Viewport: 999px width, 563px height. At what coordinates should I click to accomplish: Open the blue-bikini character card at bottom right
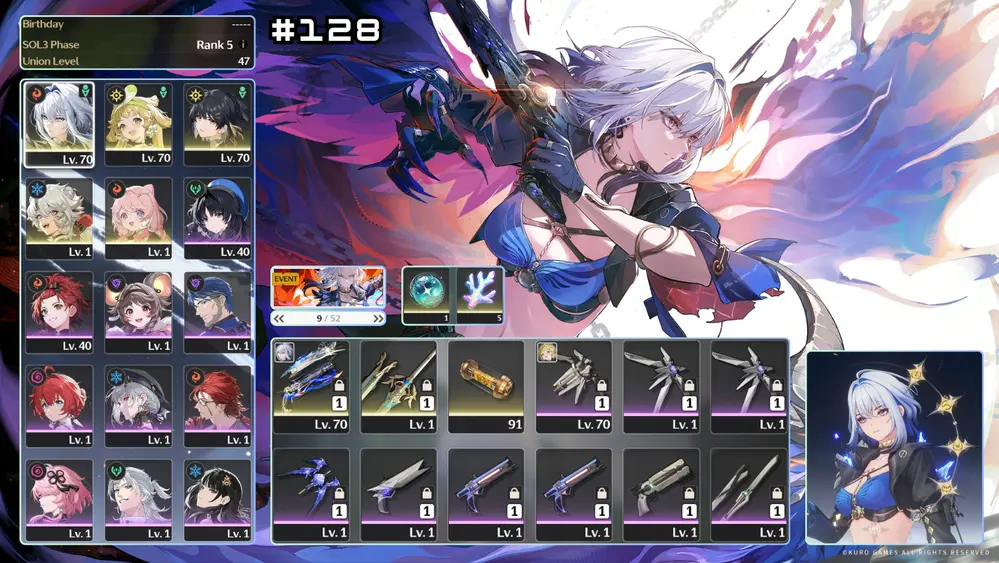click(x=895, y=446)
